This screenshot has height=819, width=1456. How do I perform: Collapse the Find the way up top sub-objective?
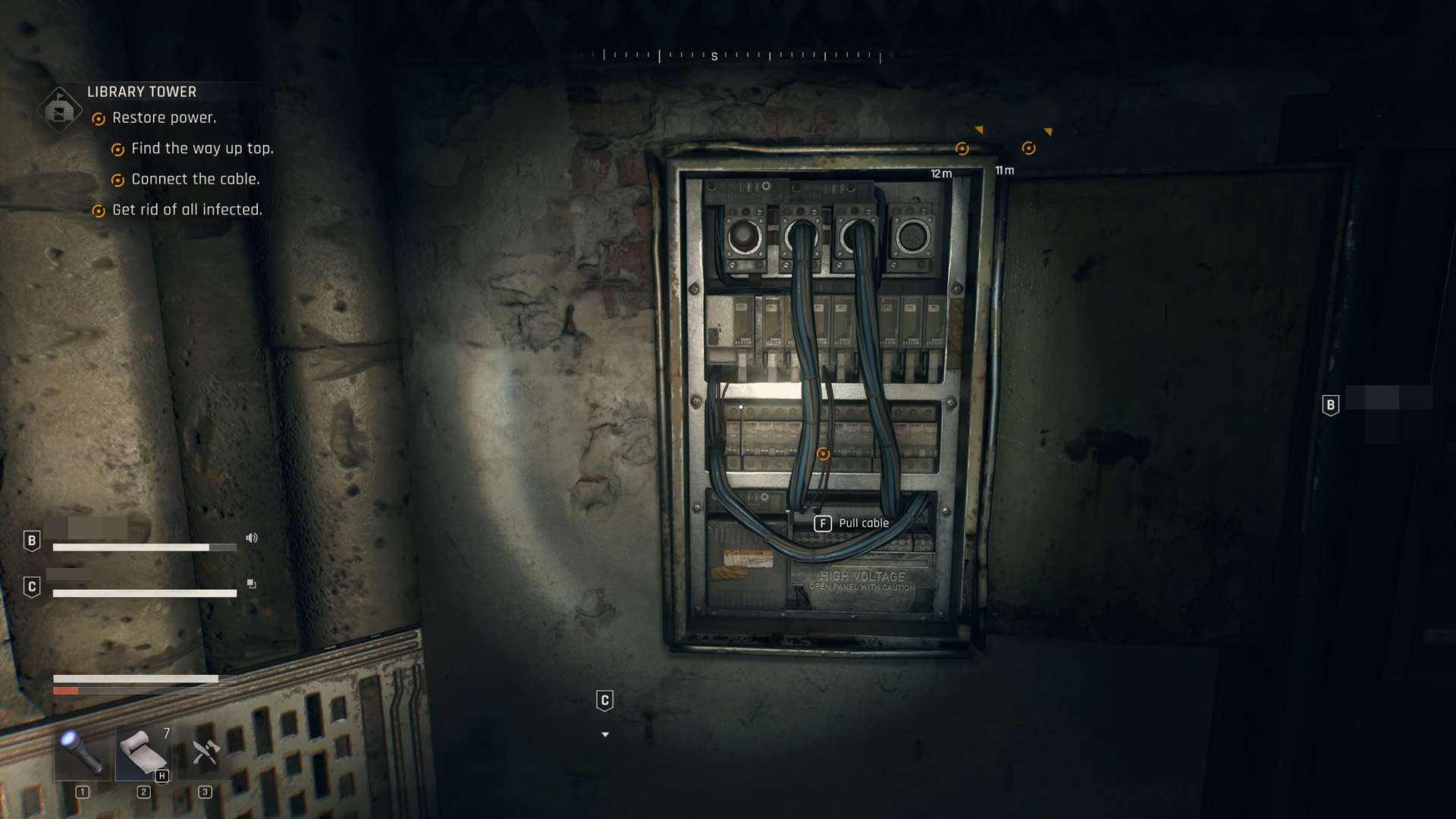pyautogui.click(x=118, y=149)
